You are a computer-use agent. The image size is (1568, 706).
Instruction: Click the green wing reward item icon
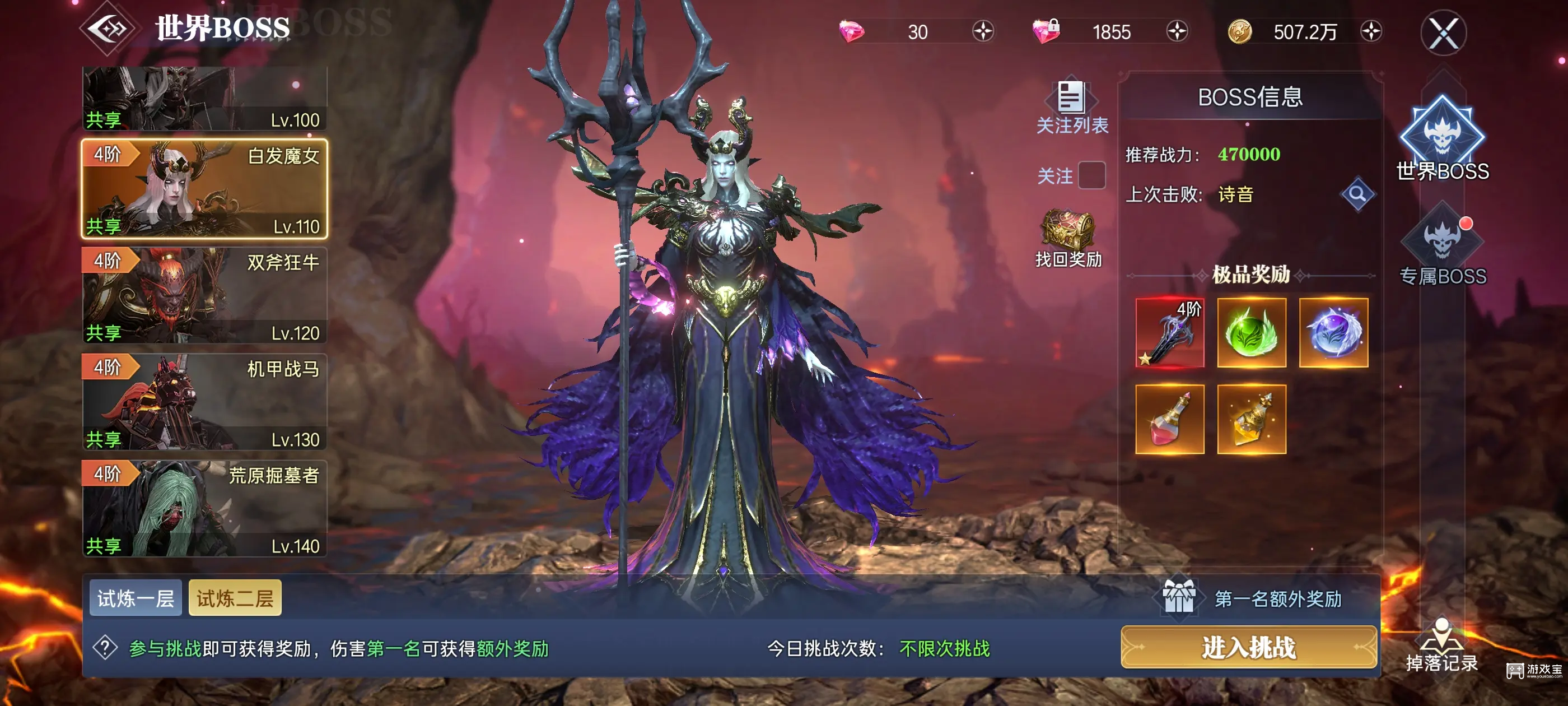click(x=1251, y=332)
